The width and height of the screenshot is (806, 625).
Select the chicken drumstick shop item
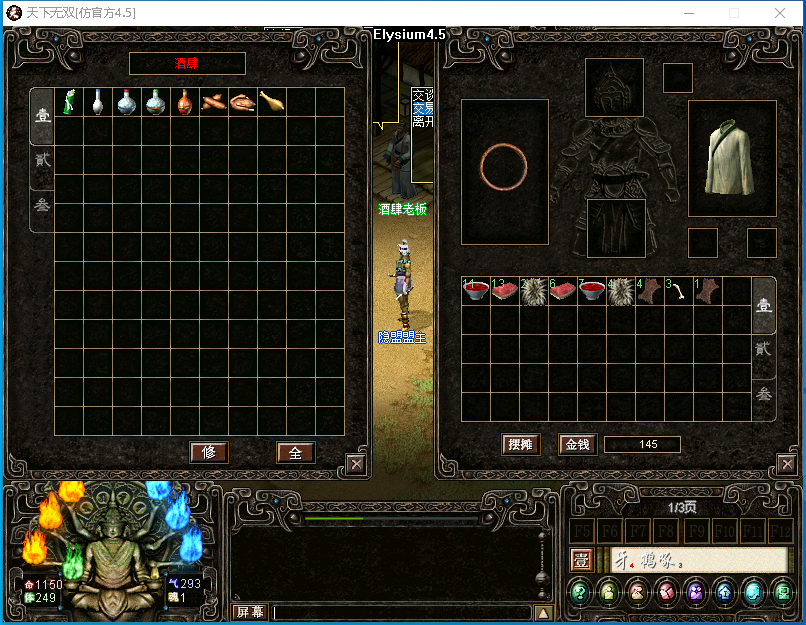[x=272, y=102]
